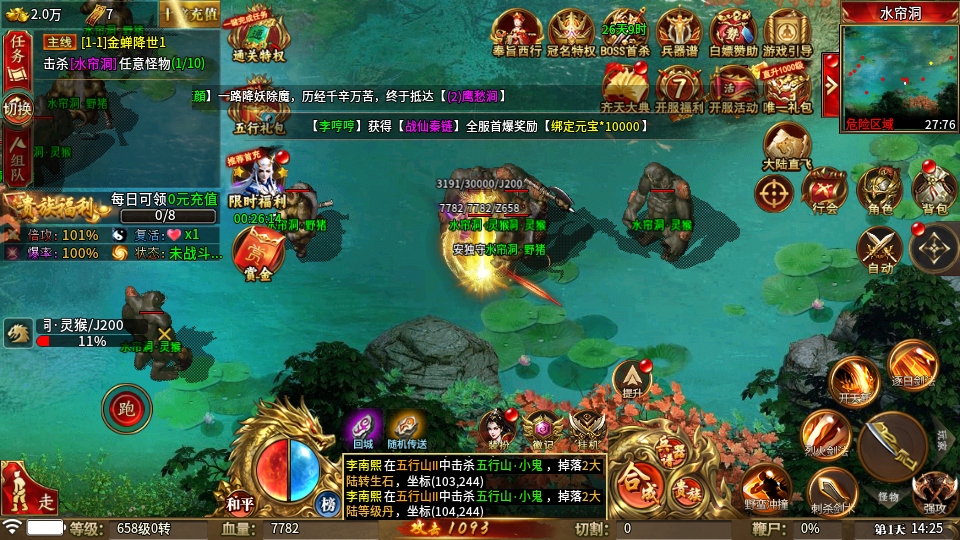This screenshot has height=540, width=960.
Task: Collapse the top icons with red arrow
Action: pos(830,73)
